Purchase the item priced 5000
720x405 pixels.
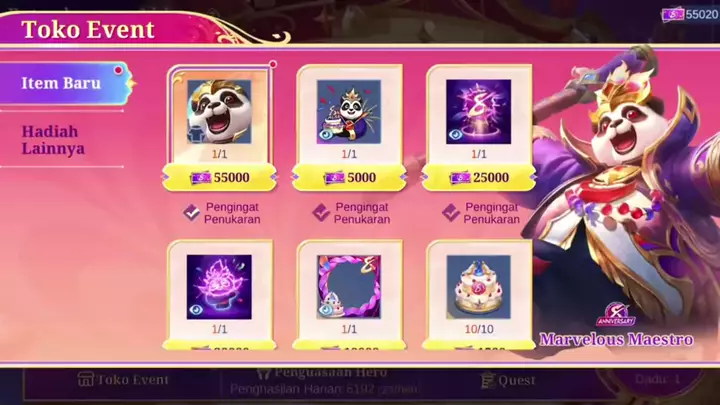click(x=349, y=178)
